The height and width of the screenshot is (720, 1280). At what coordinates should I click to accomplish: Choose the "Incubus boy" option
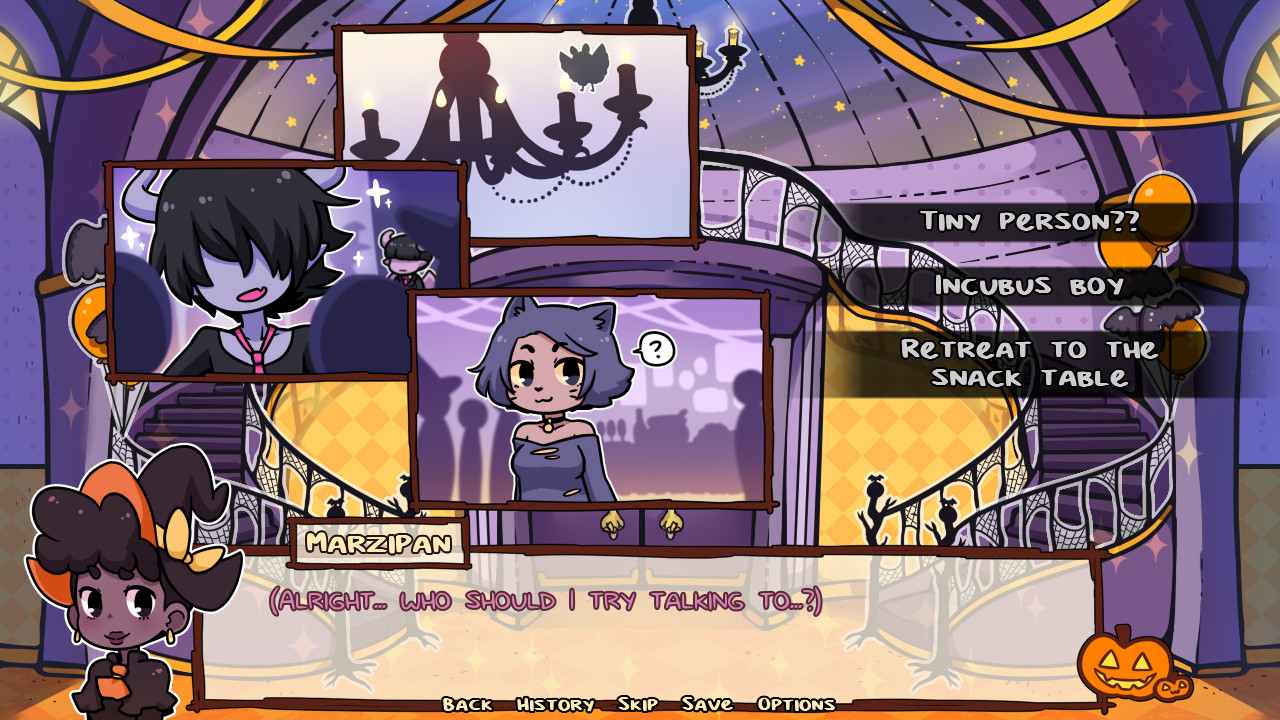pos(1031,289)
